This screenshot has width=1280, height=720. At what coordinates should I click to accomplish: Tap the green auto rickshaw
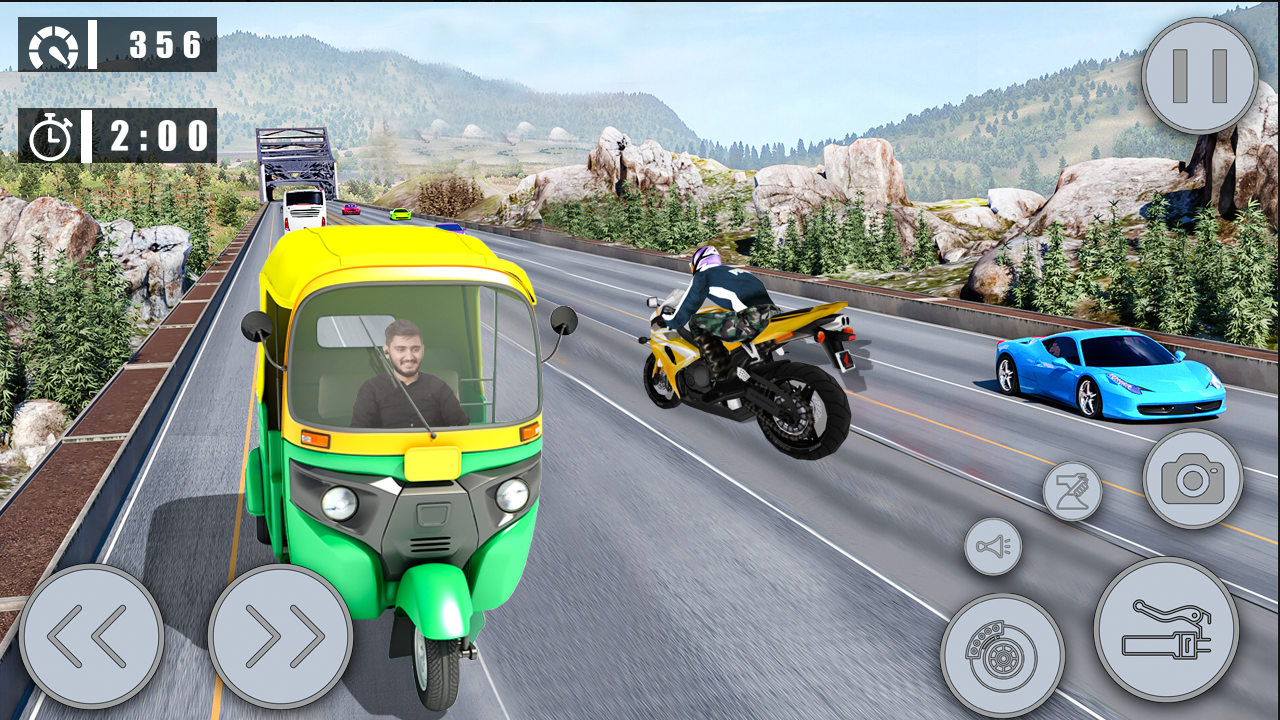coord(400,450)
